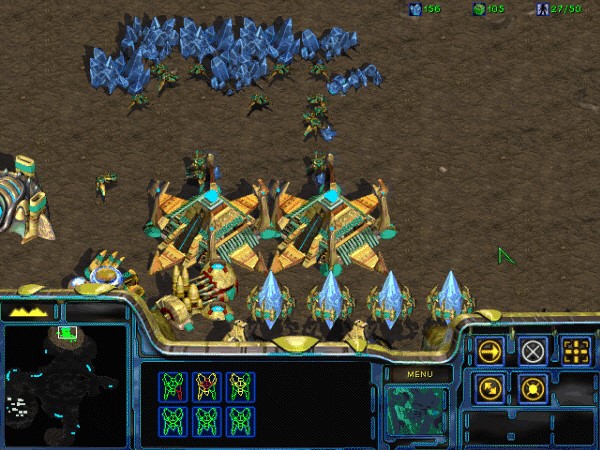Toggle the minimap terrain button
The image size is (600, 450).
tap(30, 312)
